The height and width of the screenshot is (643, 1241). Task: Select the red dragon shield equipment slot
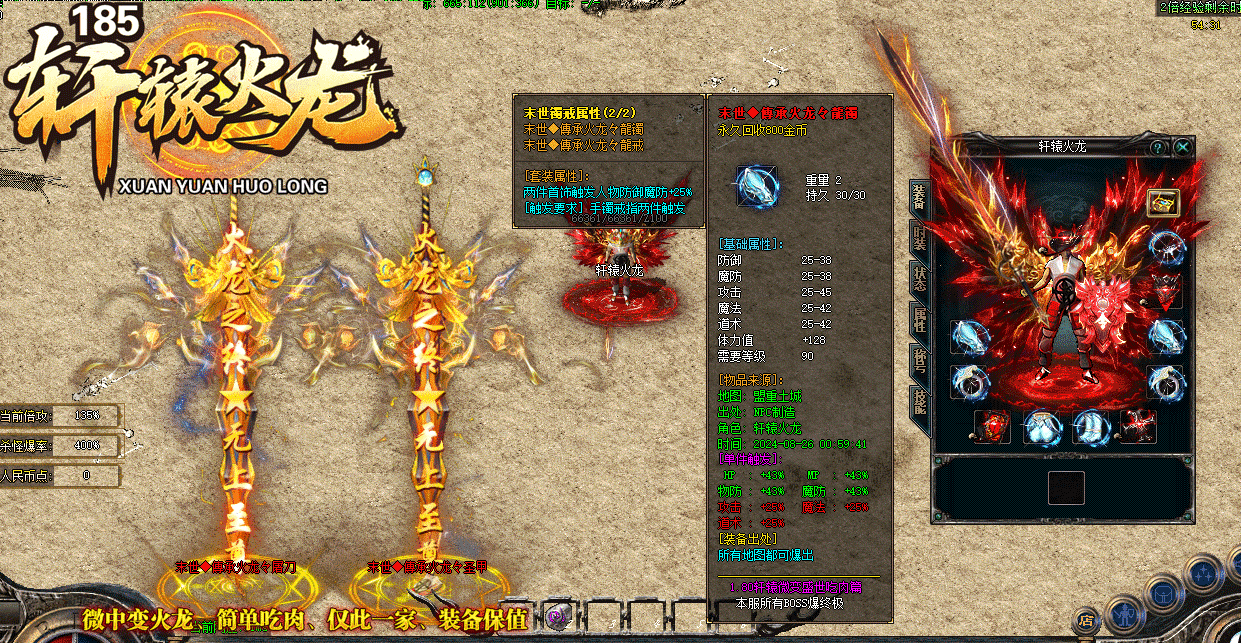(x=991, y=426)
